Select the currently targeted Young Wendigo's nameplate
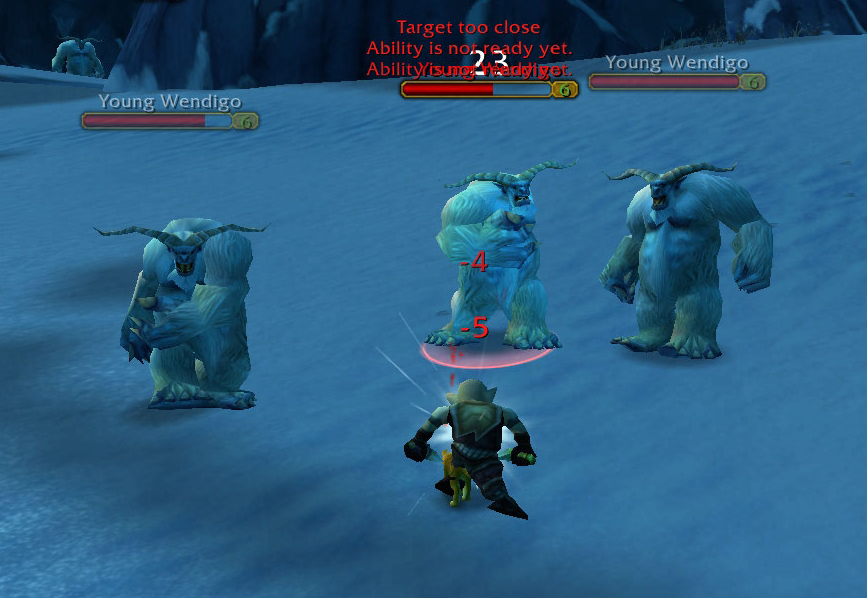The image size is (867, 598). pos(477,89)
